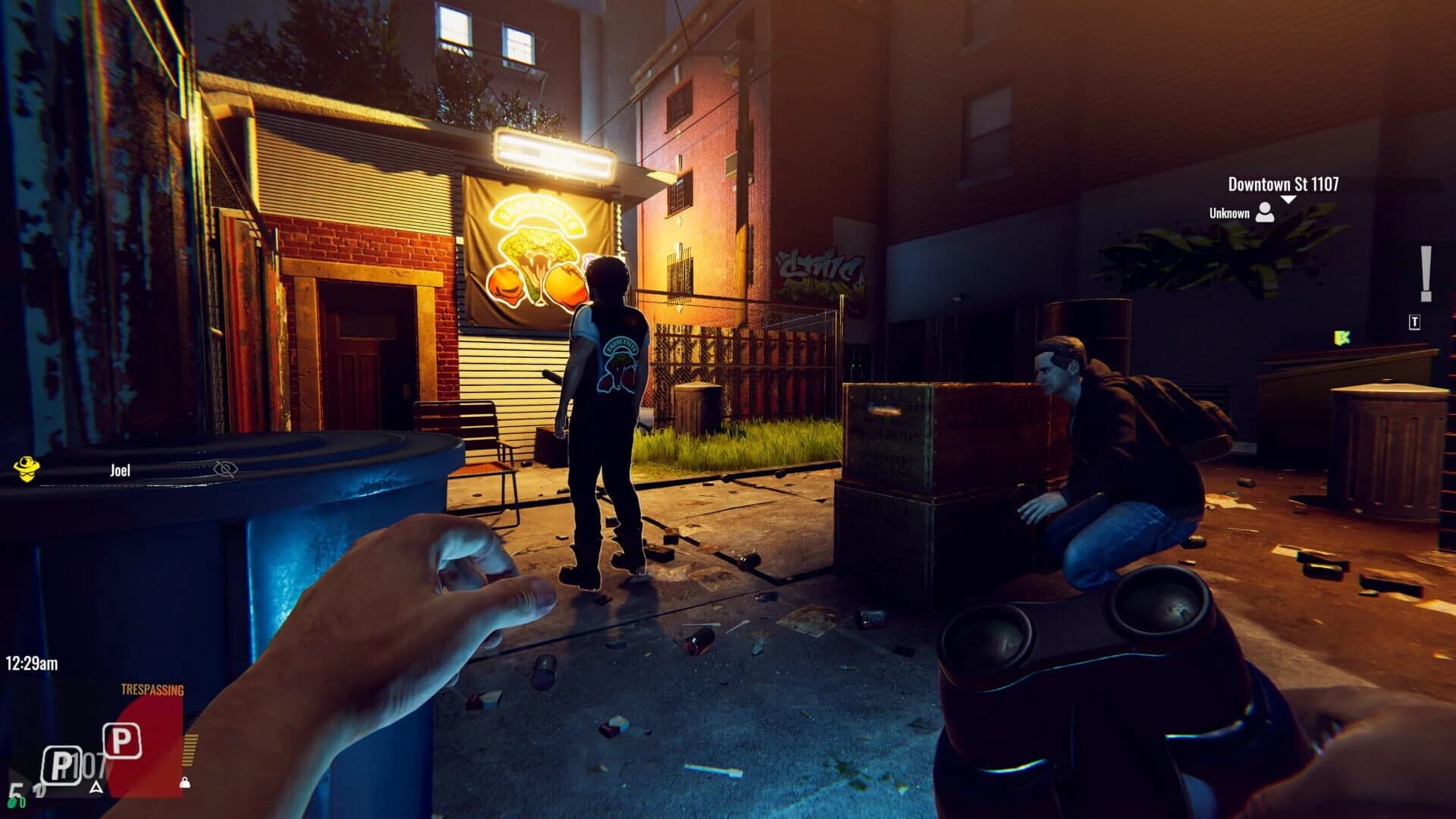Click the 12:29am clock display
This screenshot has width=1456, height=819.
pyautogui.click(x=32, y=663)
